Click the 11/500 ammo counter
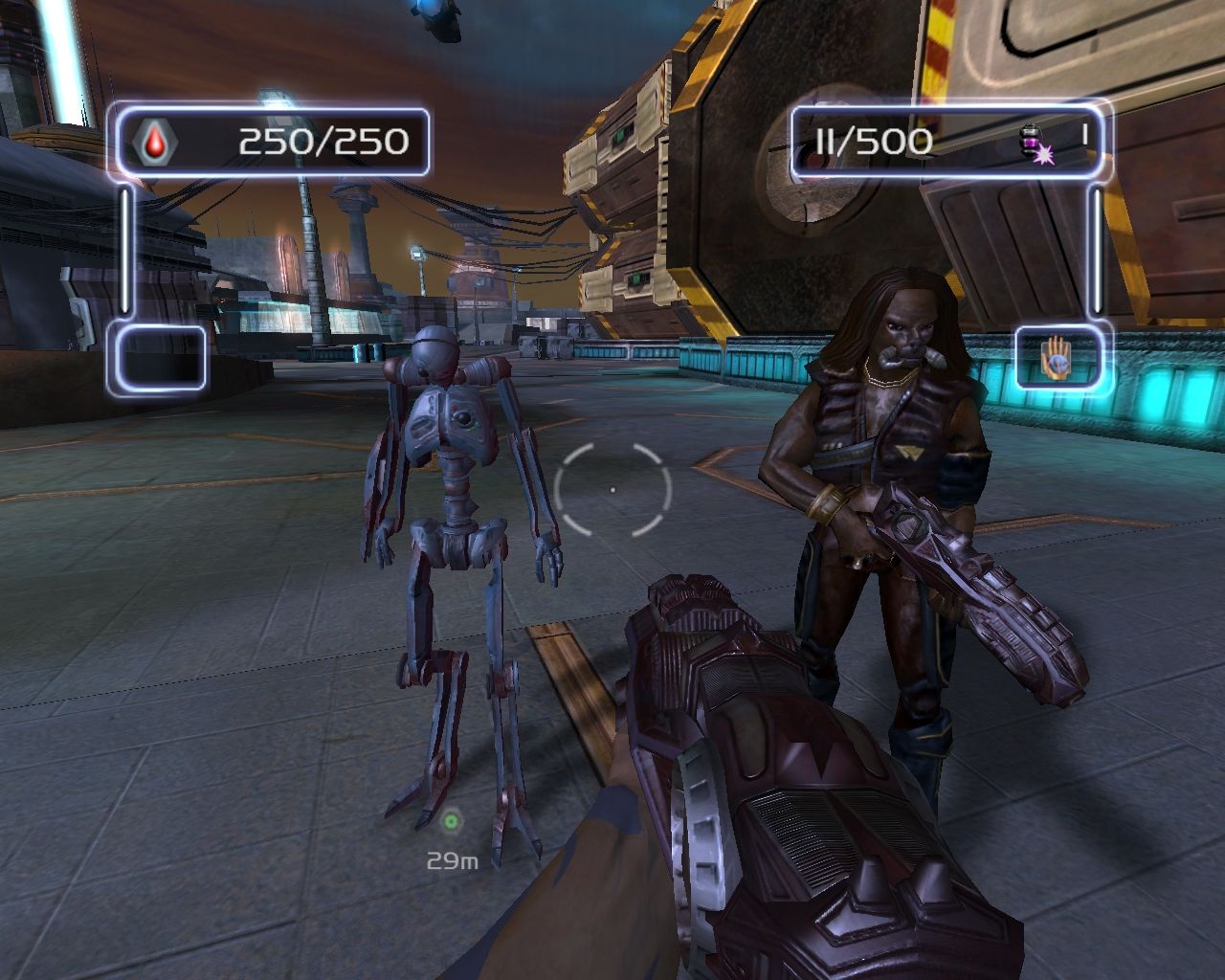Viewport: 1225px width, 980px height. pyautogui.click(x=873, y=142)
